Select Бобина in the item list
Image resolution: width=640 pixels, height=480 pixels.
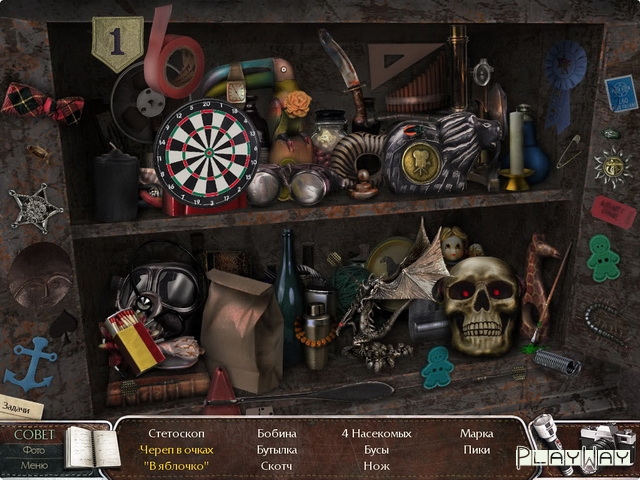276,434
